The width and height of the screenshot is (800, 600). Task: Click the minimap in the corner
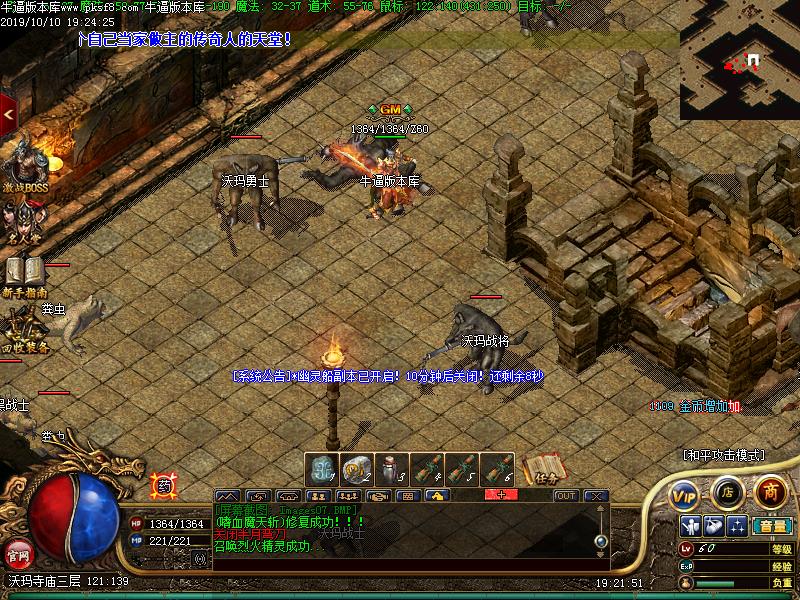pos(740,60)
